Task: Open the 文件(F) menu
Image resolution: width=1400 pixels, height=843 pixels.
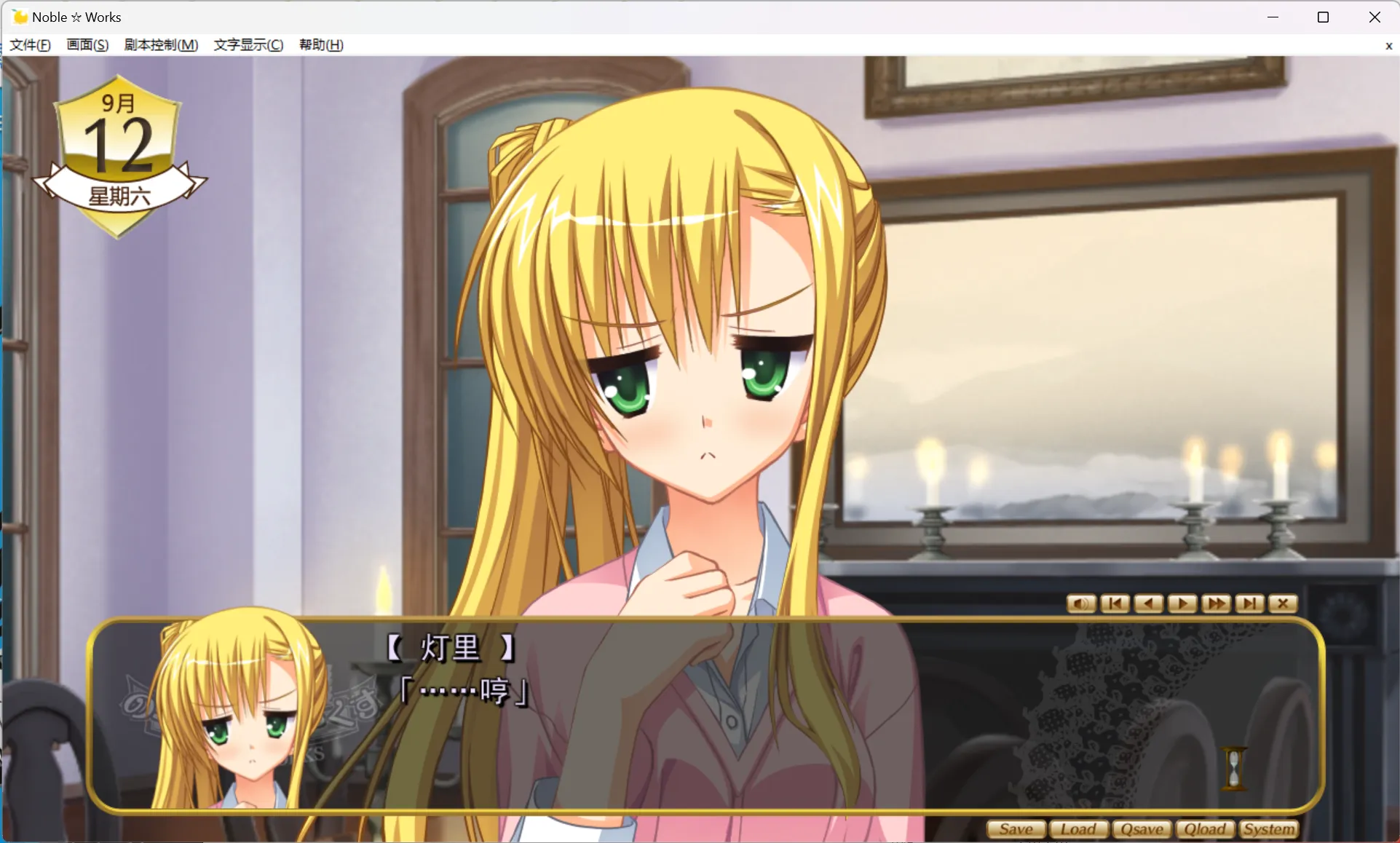Action: (x=30, y=44)
